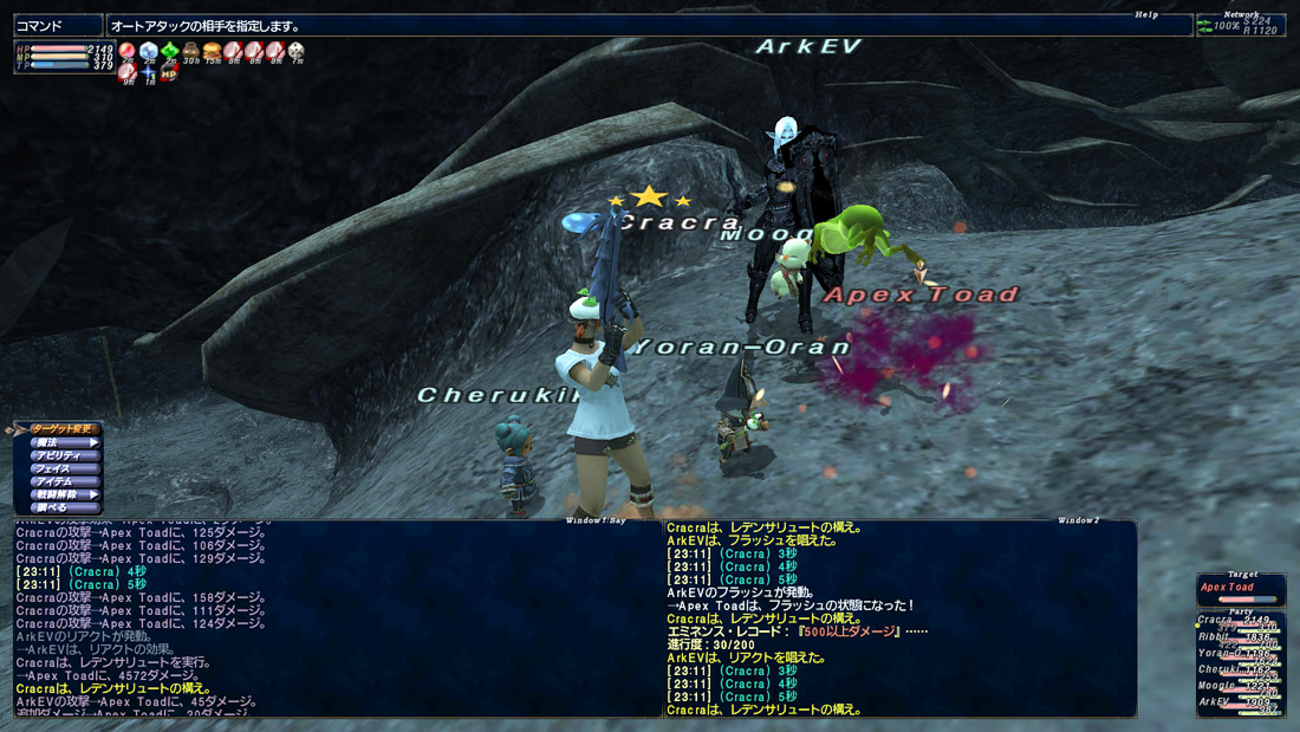Click the burger food buff icon

point(212,51)
